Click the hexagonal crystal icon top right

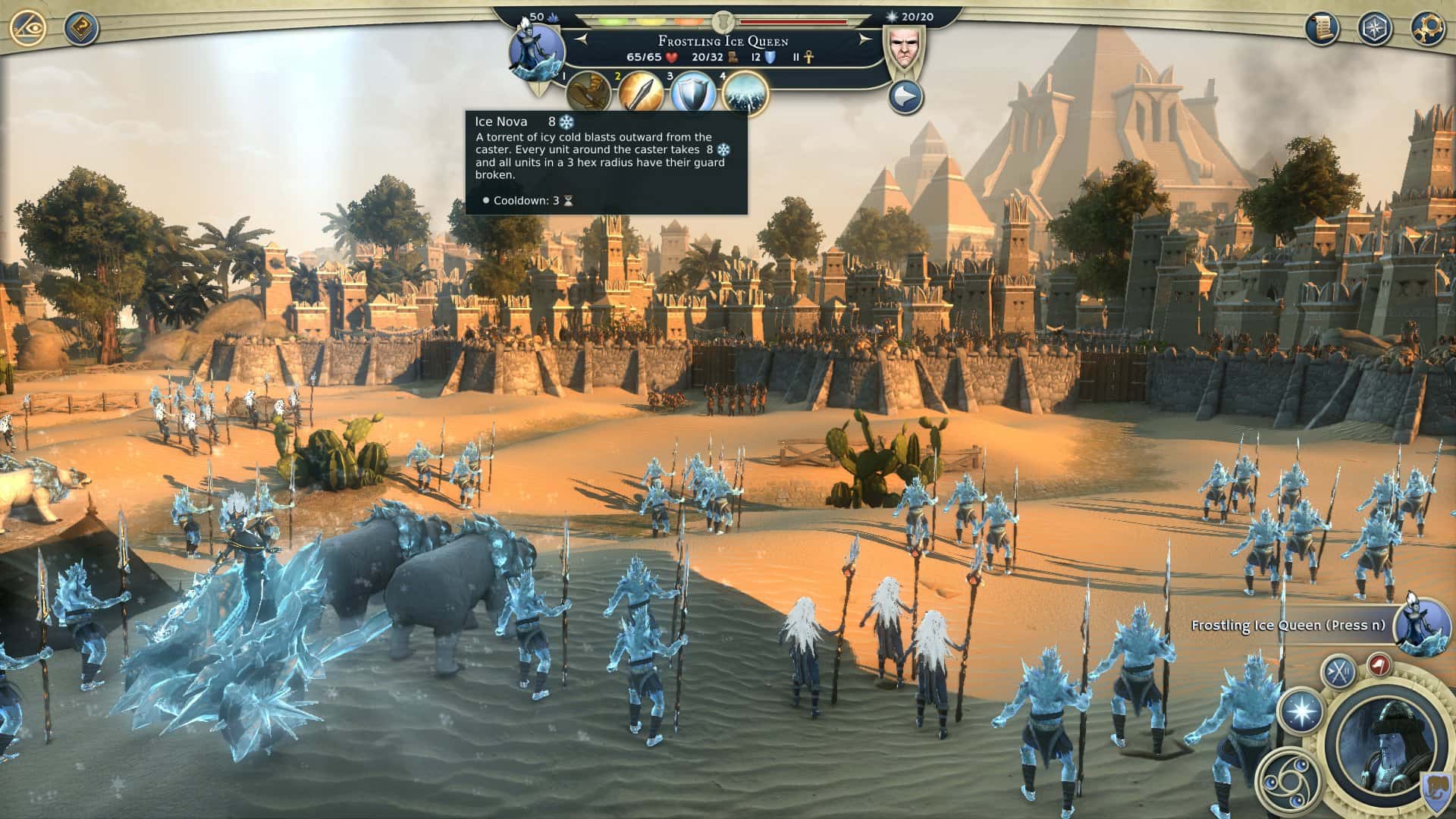click(x=1375, y=29)
